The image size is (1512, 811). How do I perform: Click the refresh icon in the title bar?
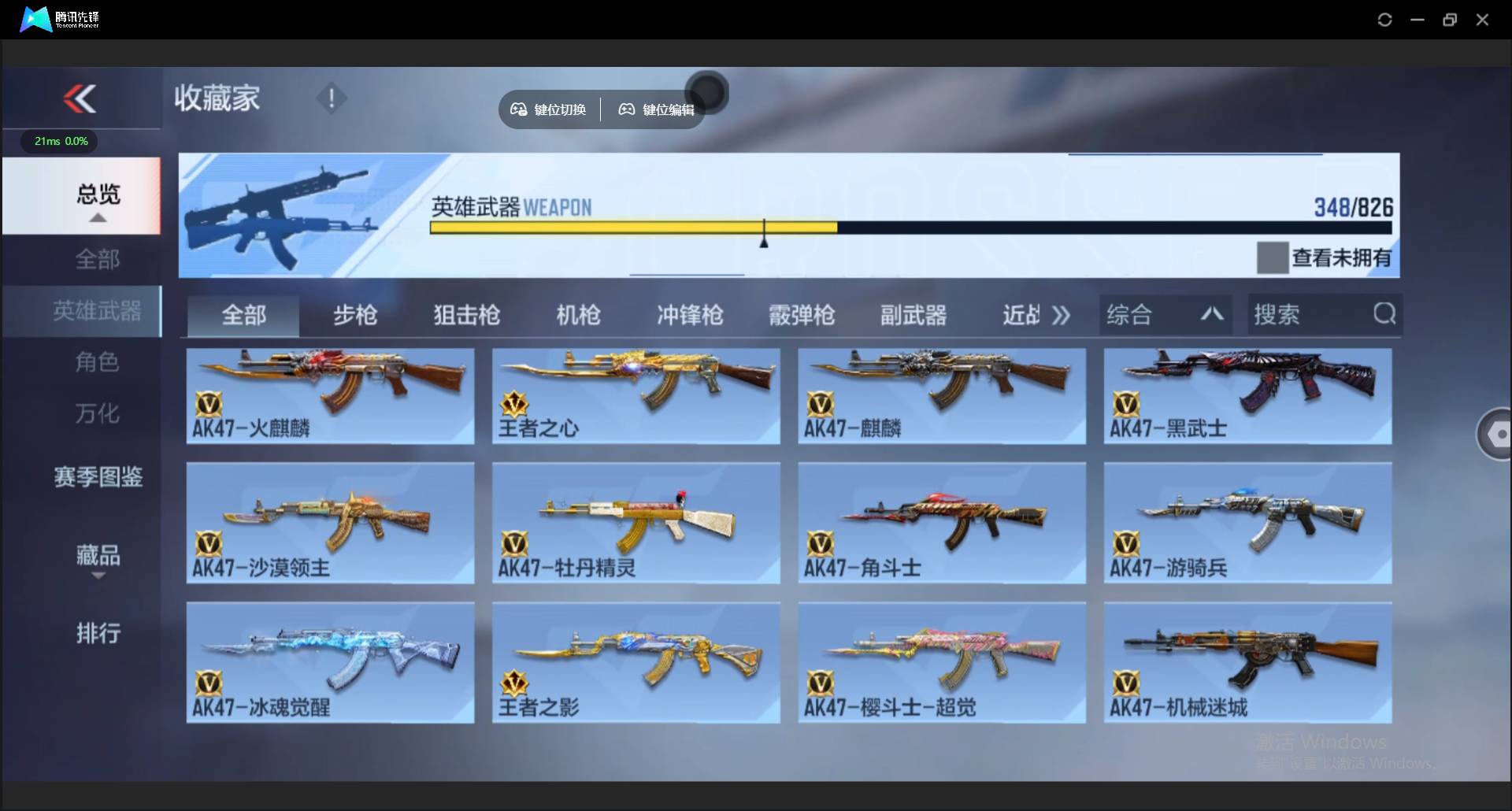(1385, 19)
